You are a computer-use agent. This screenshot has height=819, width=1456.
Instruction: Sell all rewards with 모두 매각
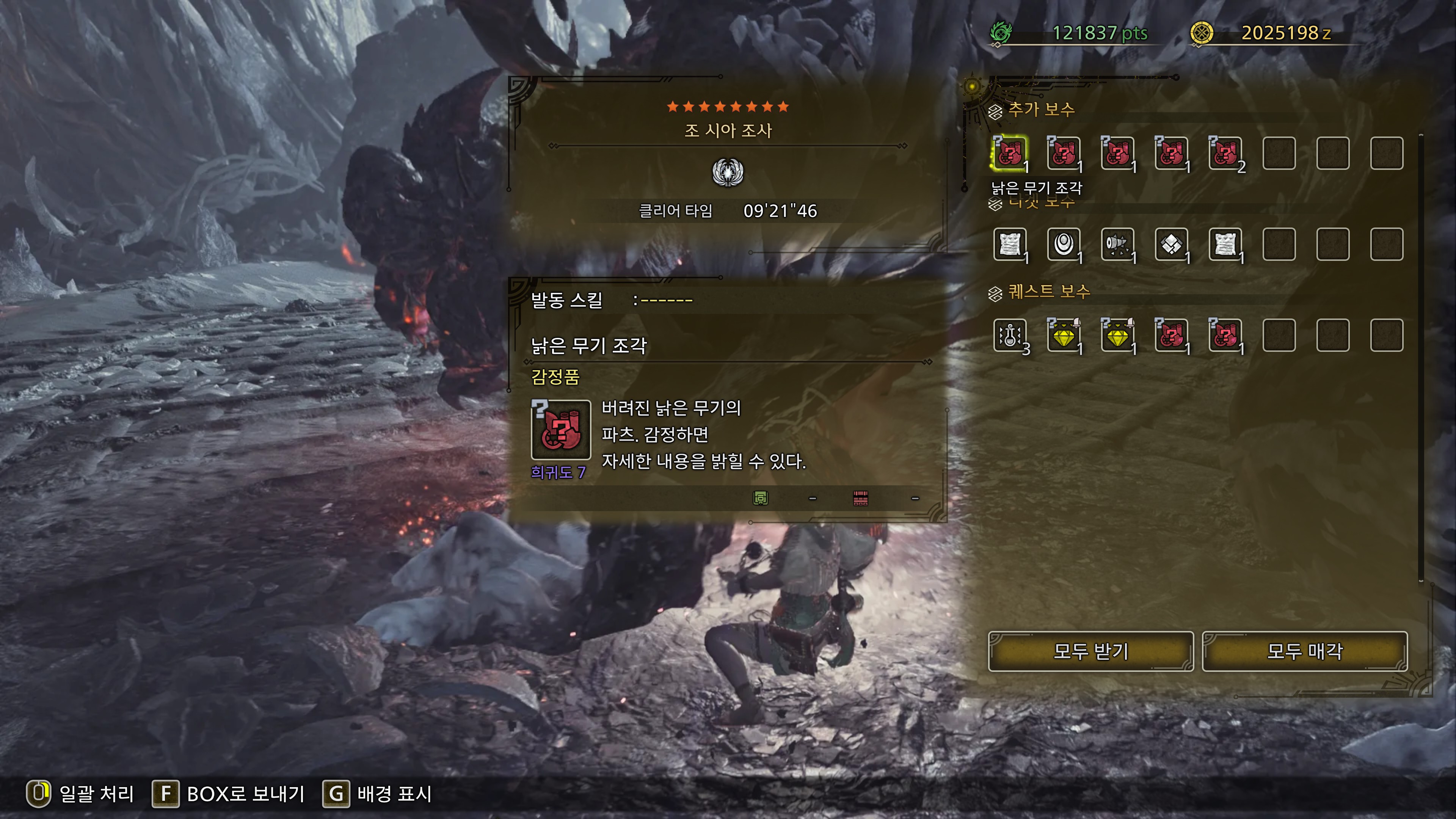point(1304,651)
